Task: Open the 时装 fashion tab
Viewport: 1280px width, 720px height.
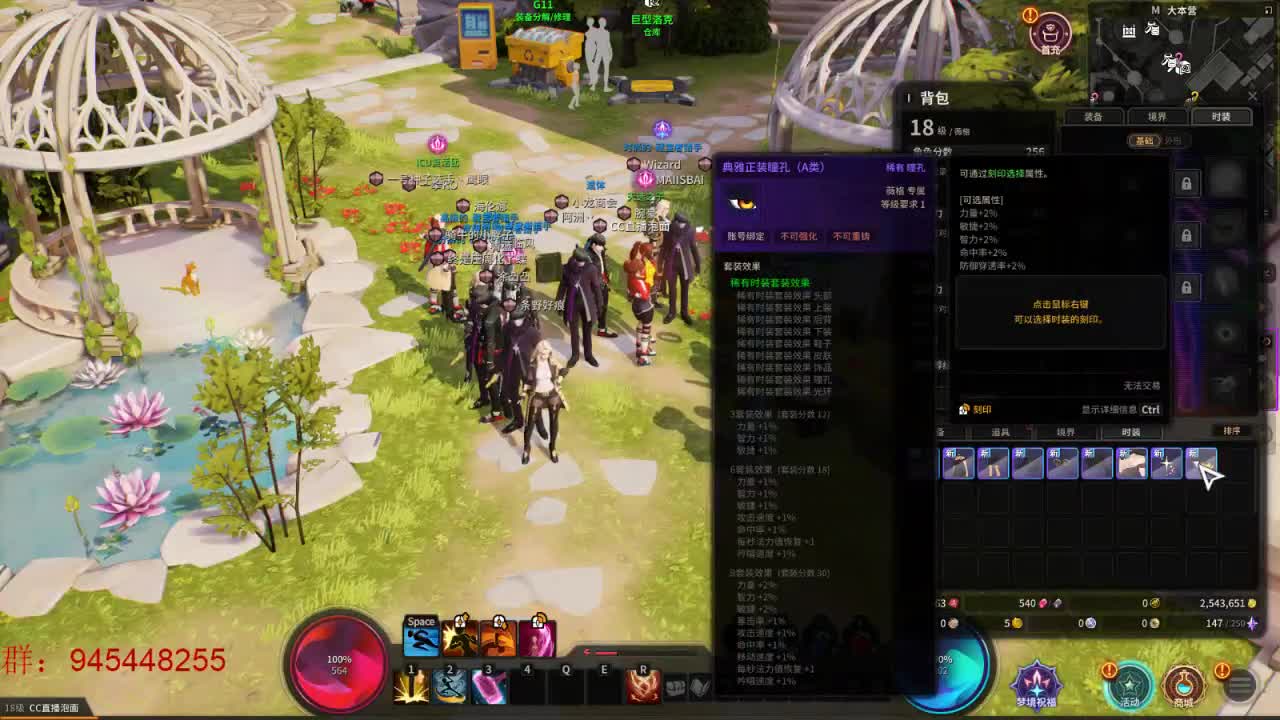Action: click(x=1222, y=115)
